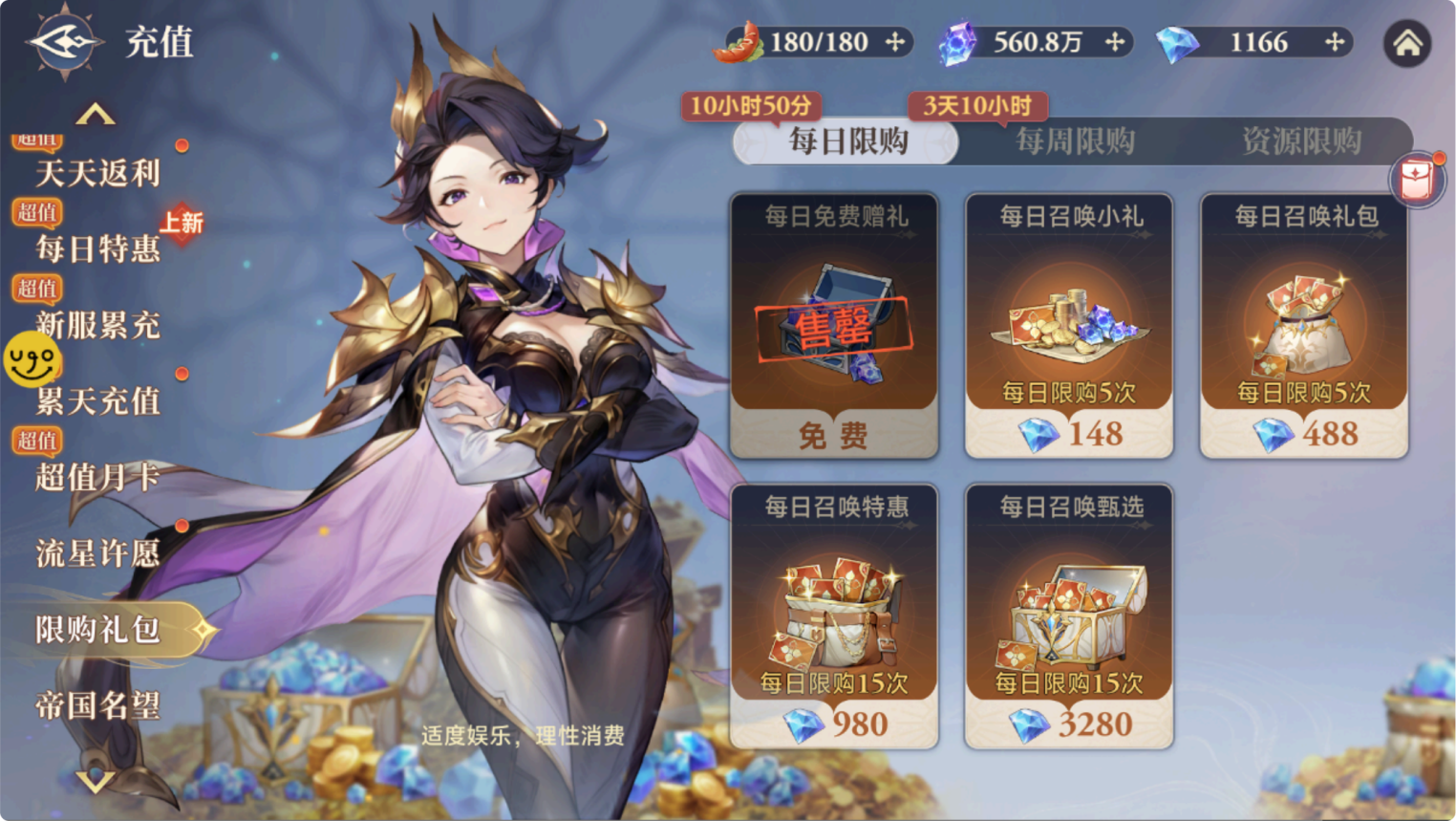This screenshot has width=1456, height=821.
Task: Switch to the 每周限购 tab
Action: (x=1075, y=141)
